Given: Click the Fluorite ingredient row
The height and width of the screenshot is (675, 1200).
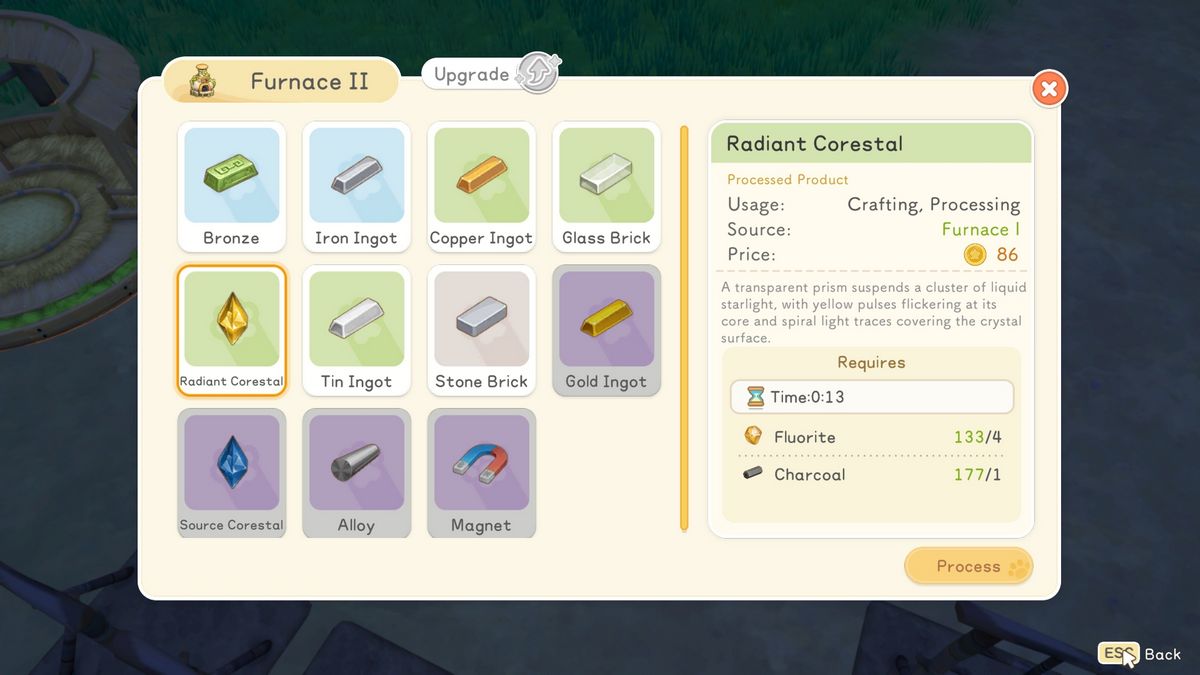Looking at the screenshot, I should [871, 437].
